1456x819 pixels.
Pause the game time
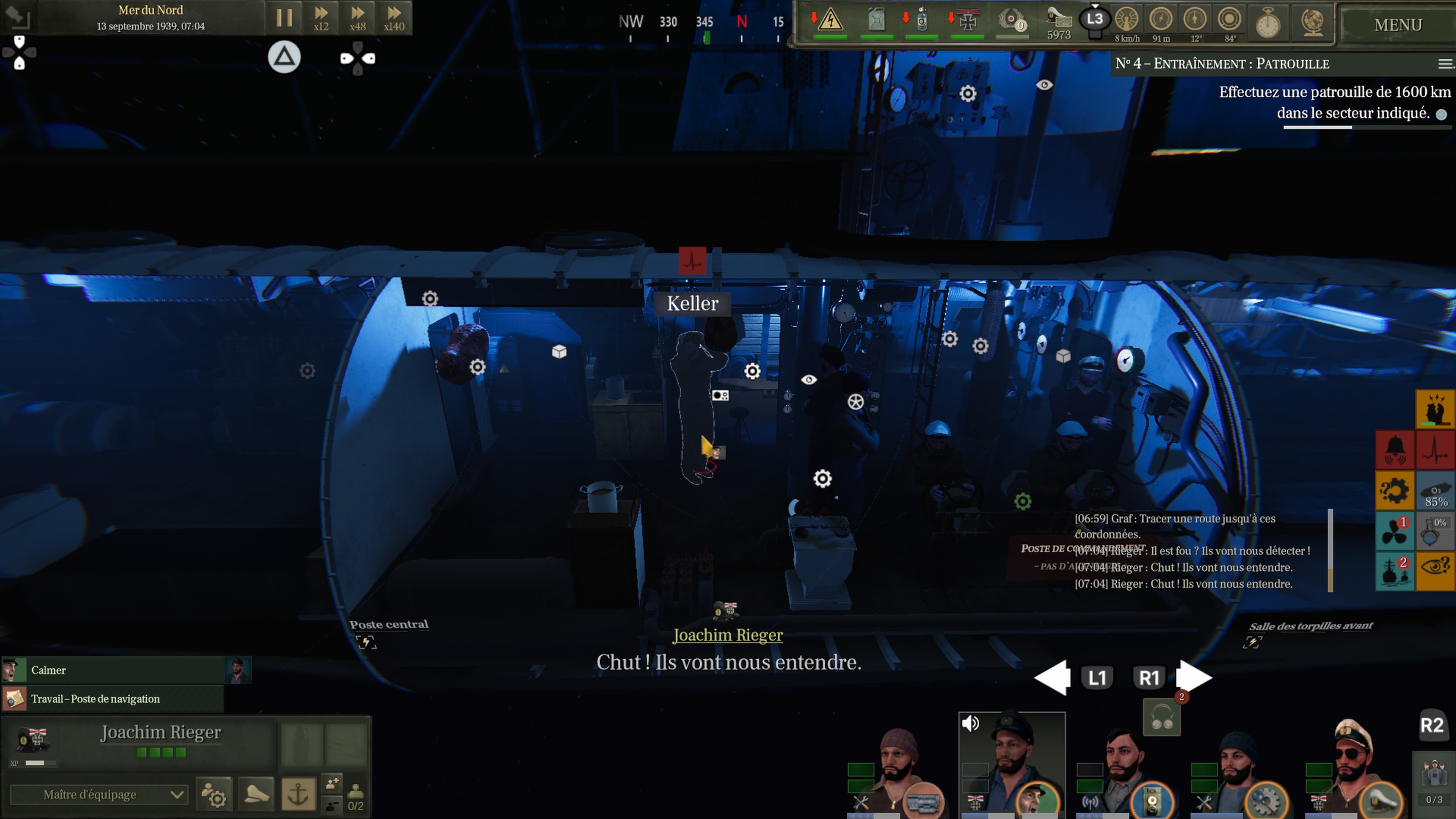click(x=284, y=18)
